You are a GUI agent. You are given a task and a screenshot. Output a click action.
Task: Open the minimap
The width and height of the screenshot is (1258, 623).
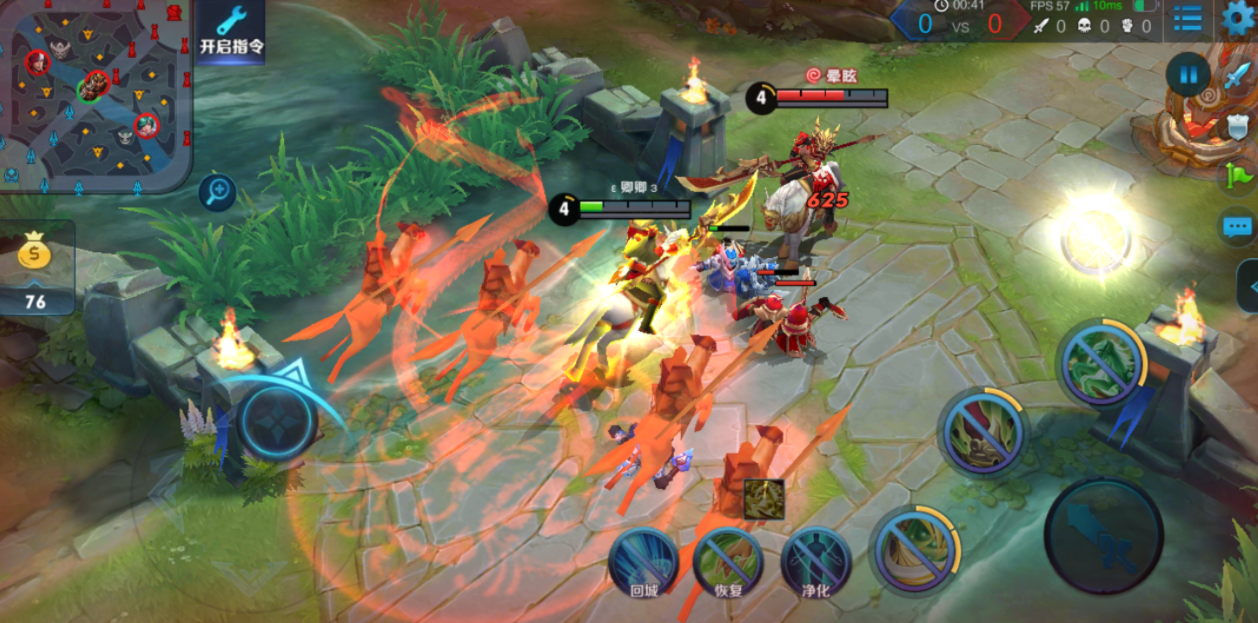pos(96,96)
